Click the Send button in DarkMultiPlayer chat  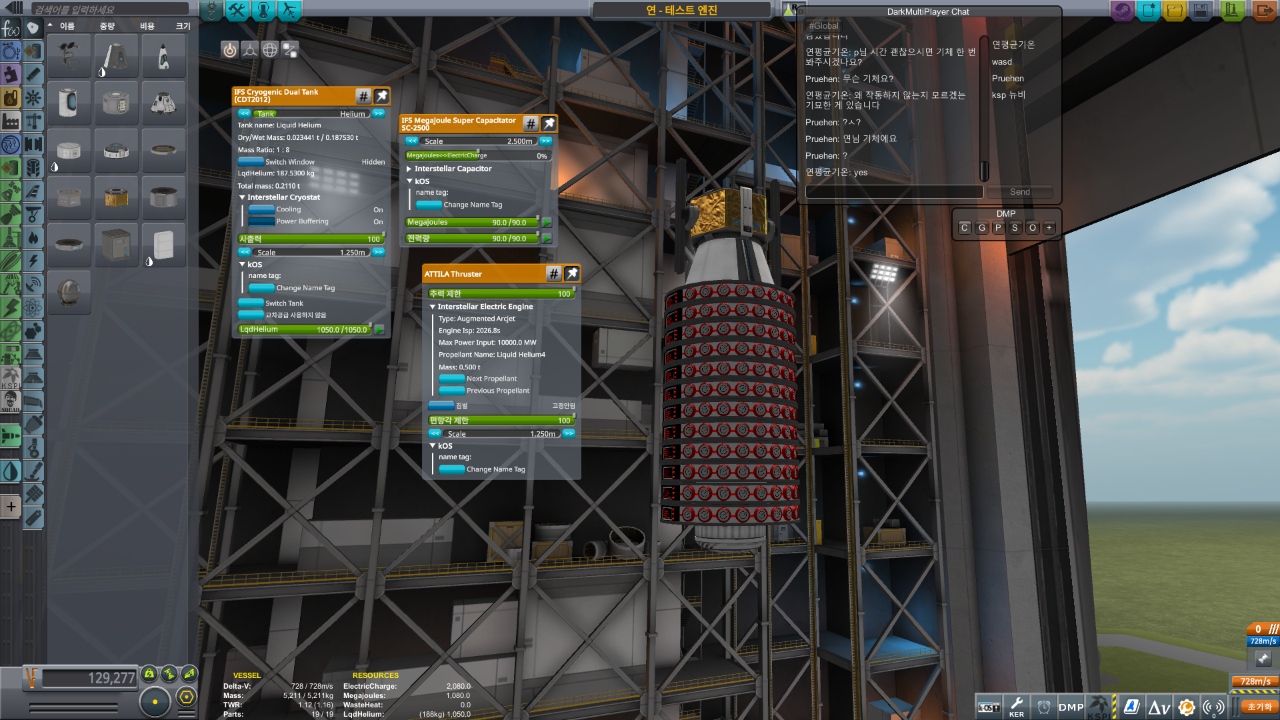1019,192
